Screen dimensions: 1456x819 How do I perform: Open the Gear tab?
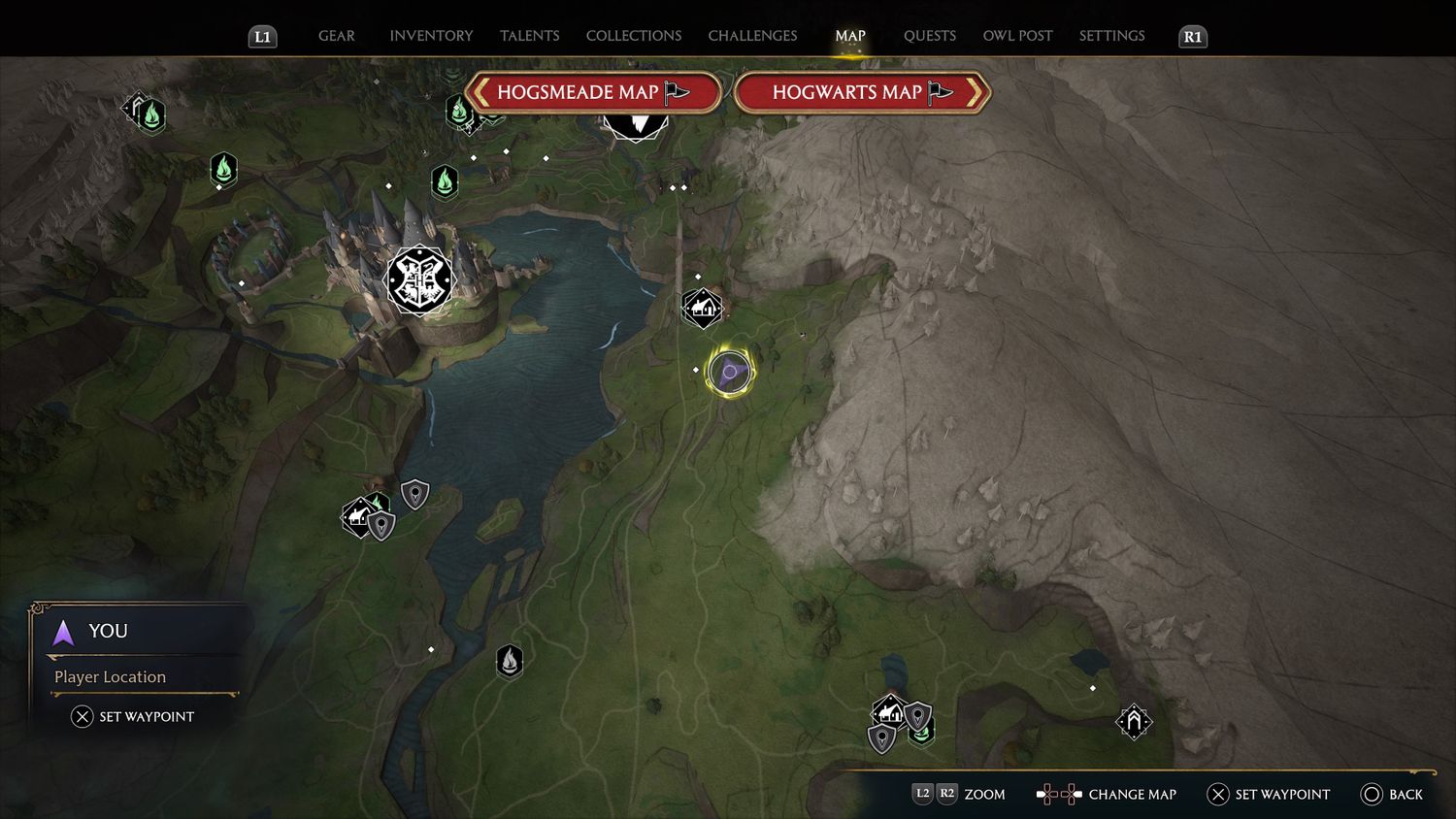click(x=337, y=36)
